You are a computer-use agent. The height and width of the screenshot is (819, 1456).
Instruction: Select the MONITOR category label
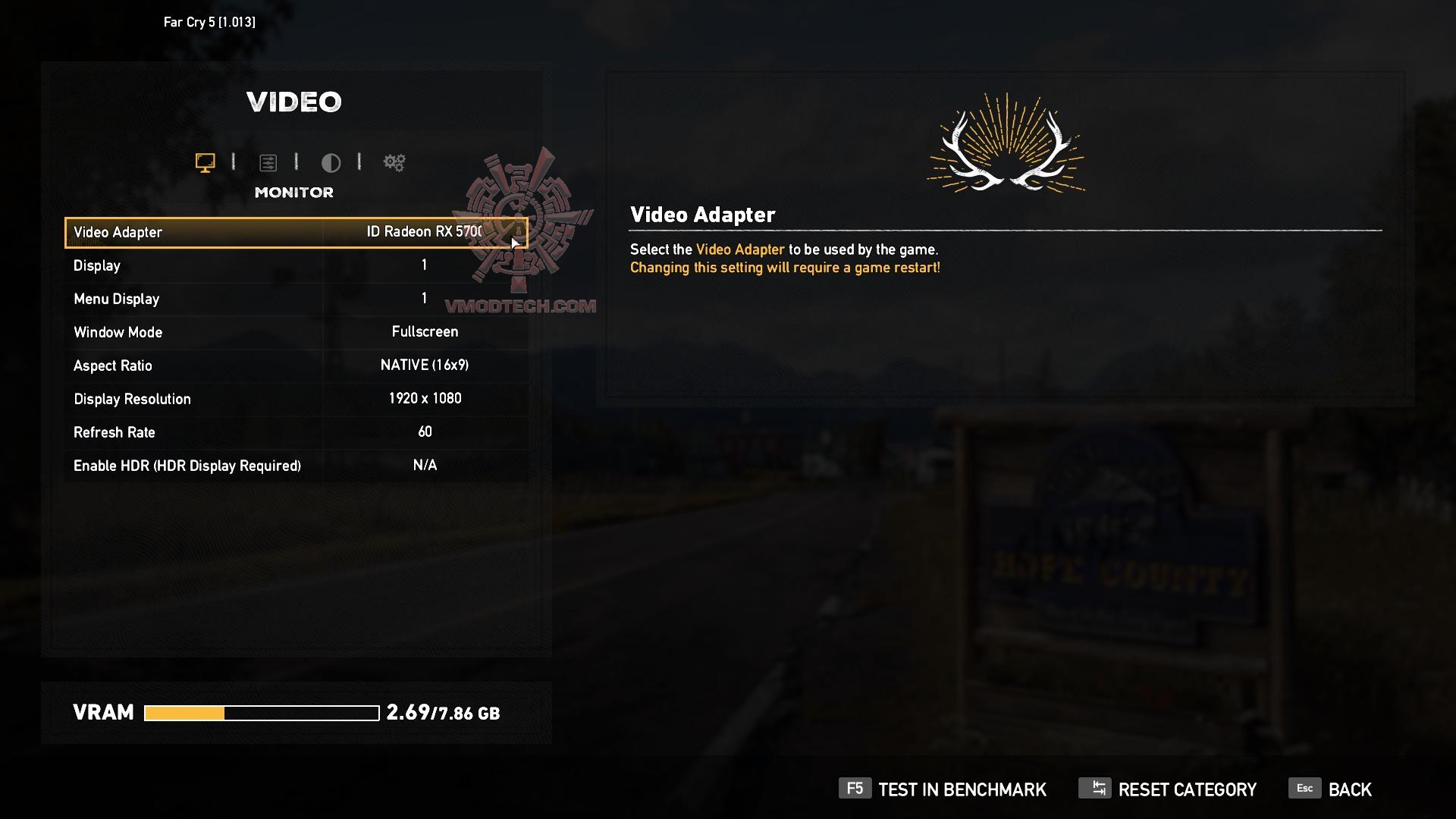click(294, 192)
